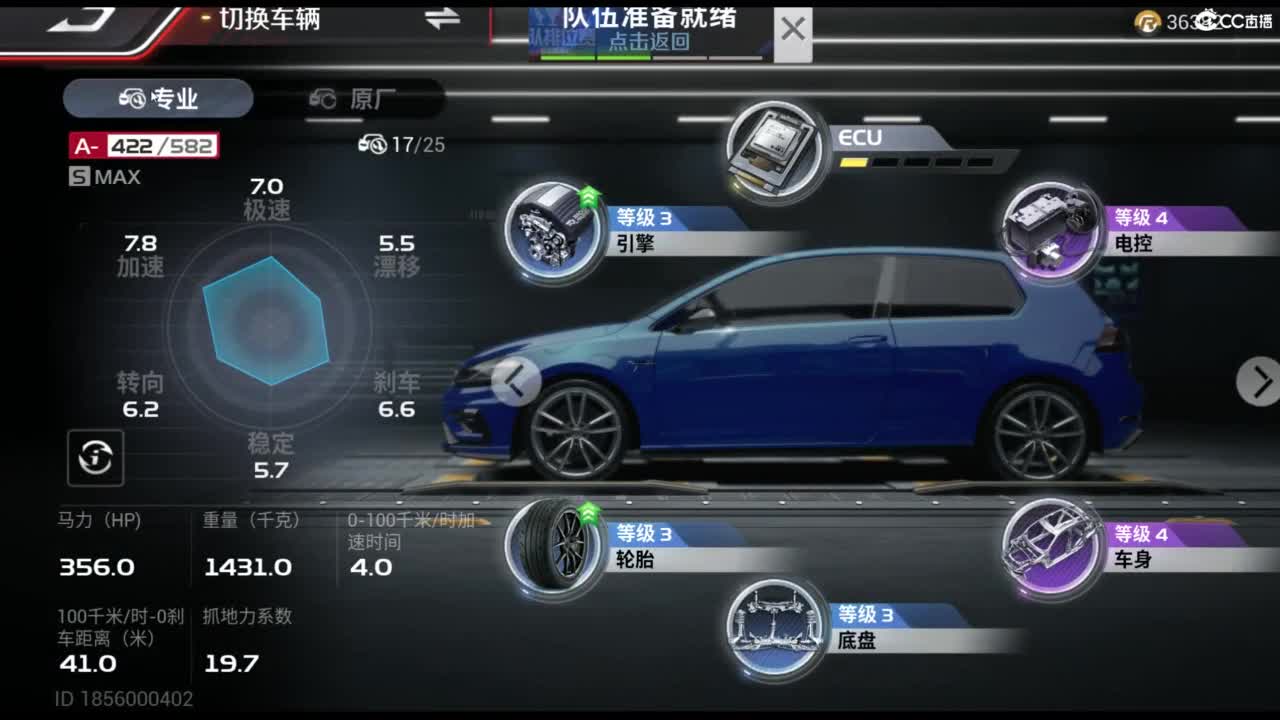This screenshot has height=720, width=1280.
Task: Switch to the 专业 tuning tab
Action: 158,98
